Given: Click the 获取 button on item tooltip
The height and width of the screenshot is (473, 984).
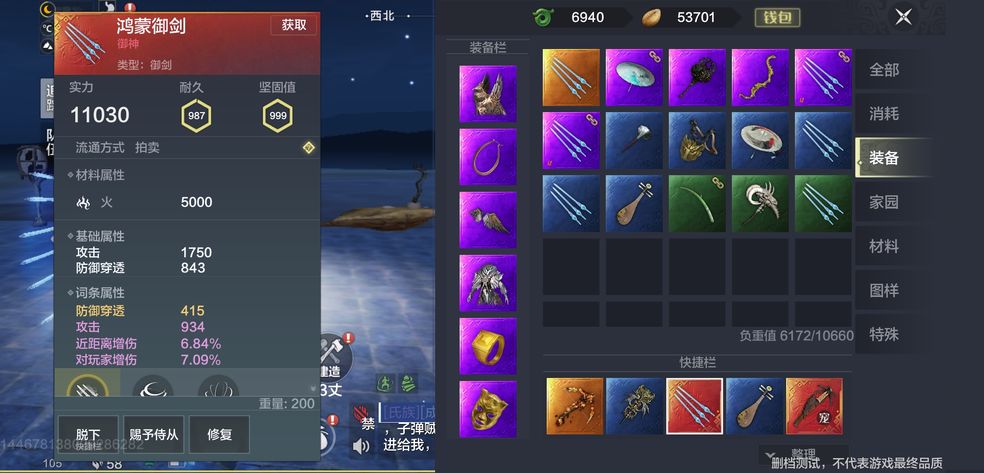Looking at the screenshot, I should point(294,25).
